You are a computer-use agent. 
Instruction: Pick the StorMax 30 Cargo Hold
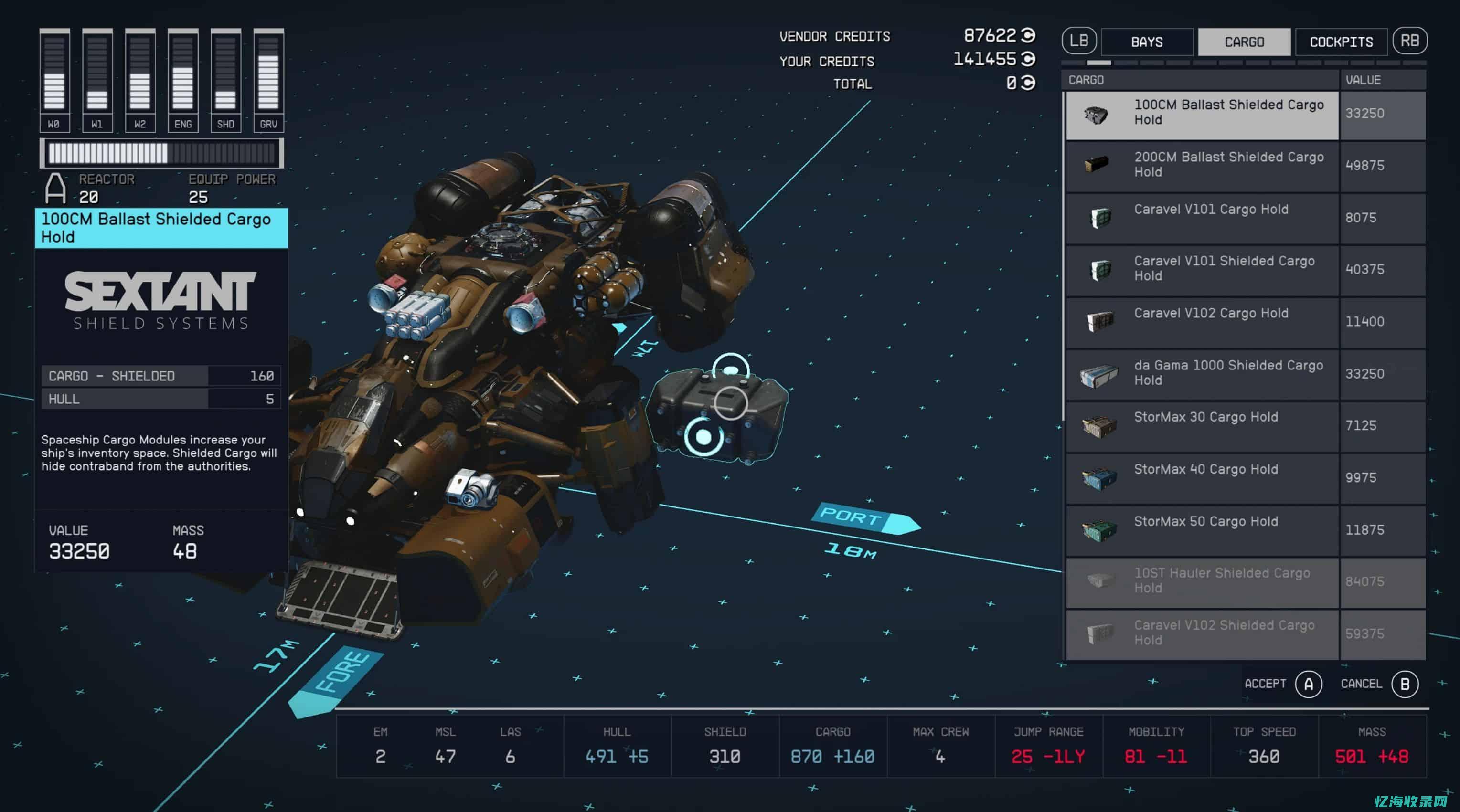[1202, 425]
